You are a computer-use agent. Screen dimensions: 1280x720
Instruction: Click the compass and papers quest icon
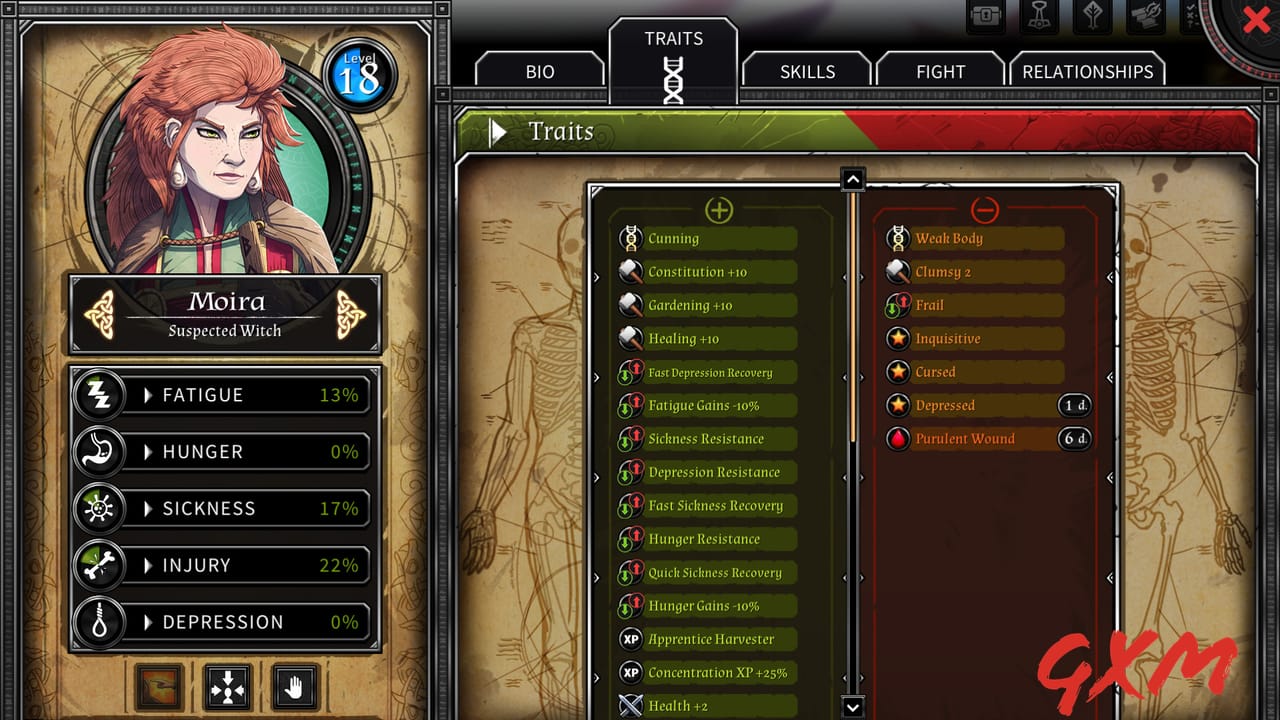(1145, 16)
